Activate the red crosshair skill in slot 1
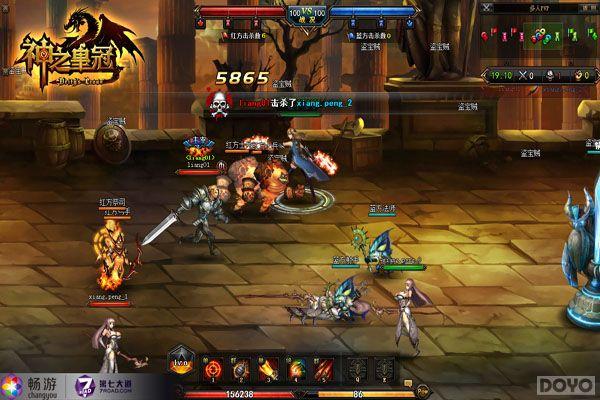Viewport: 600px width, 400px height. tap(214, 370)
